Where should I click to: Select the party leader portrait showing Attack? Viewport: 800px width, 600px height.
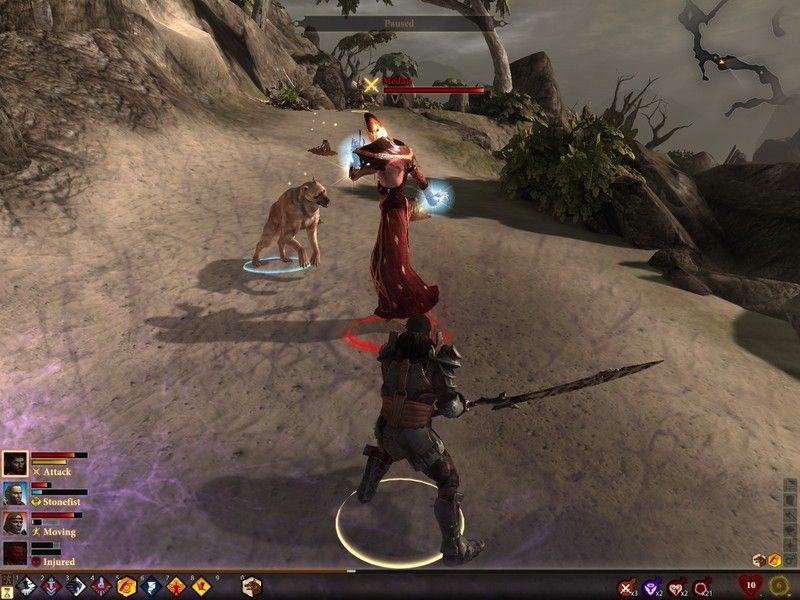point(15,463)
